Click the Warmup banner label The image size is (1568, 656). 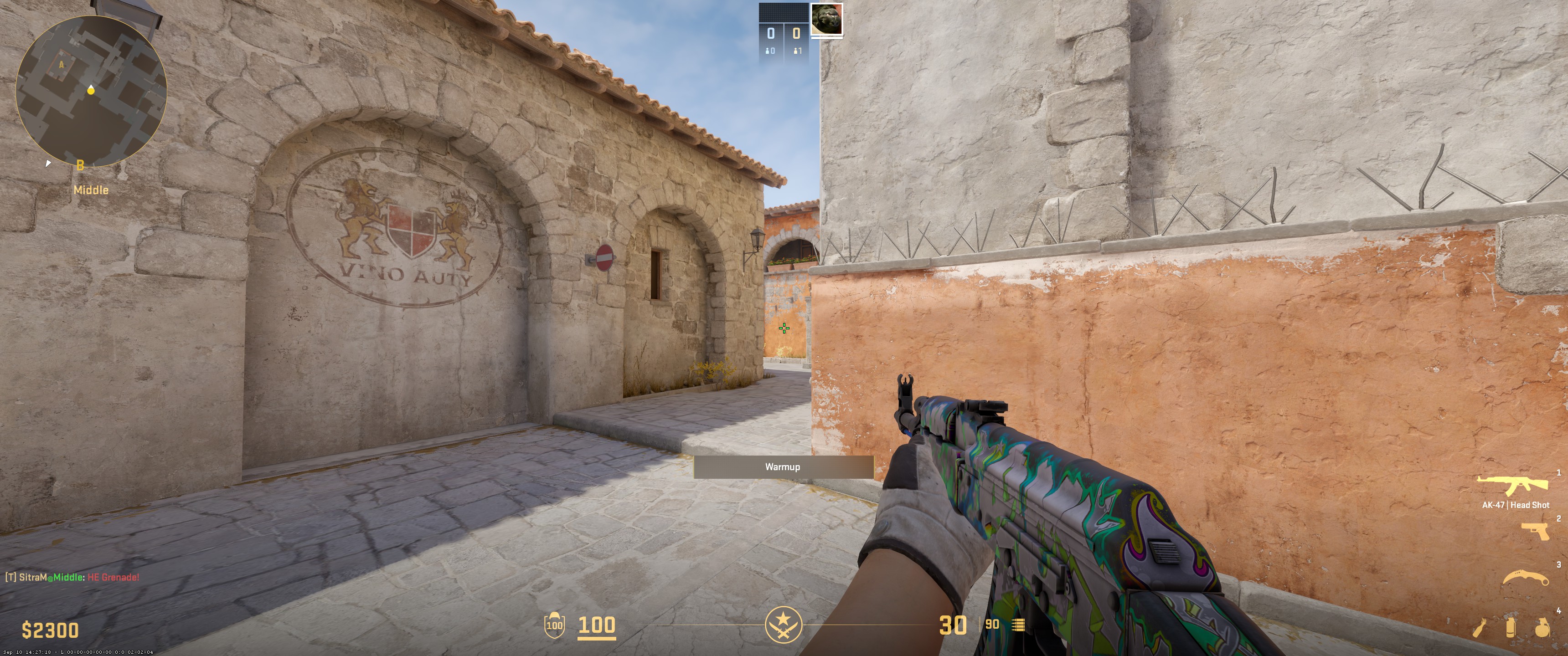(x=784, y=467)
